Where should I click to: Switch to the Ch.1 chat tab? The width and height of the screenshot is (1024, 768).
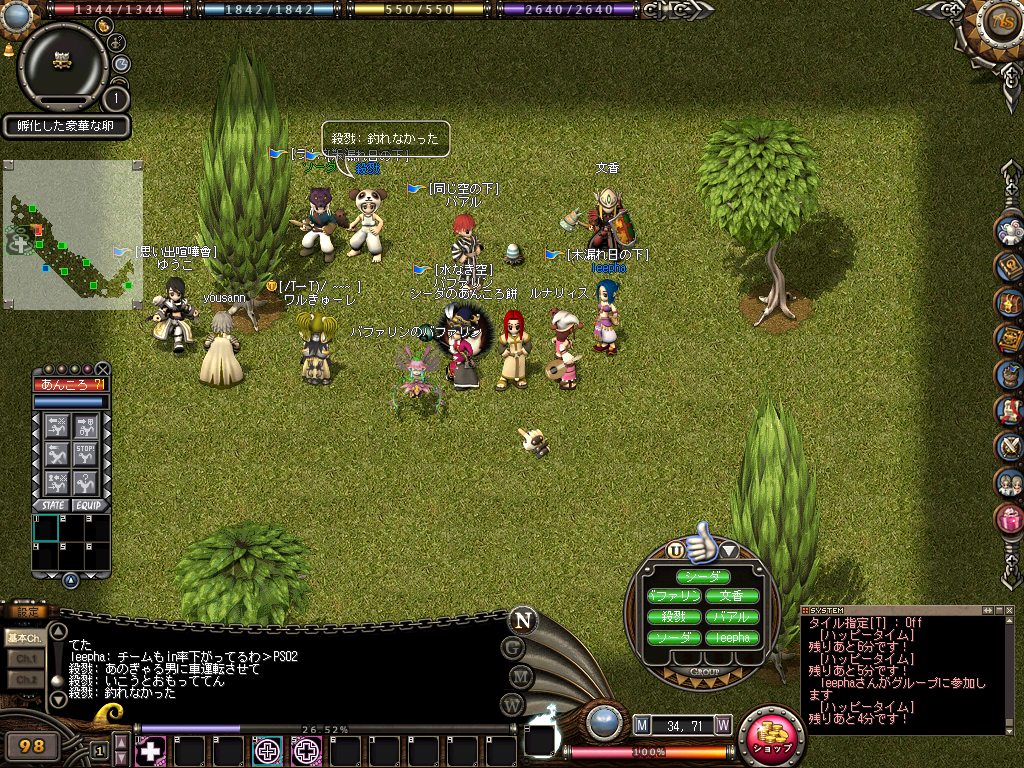pyautogui.click(x=24, y=658)
